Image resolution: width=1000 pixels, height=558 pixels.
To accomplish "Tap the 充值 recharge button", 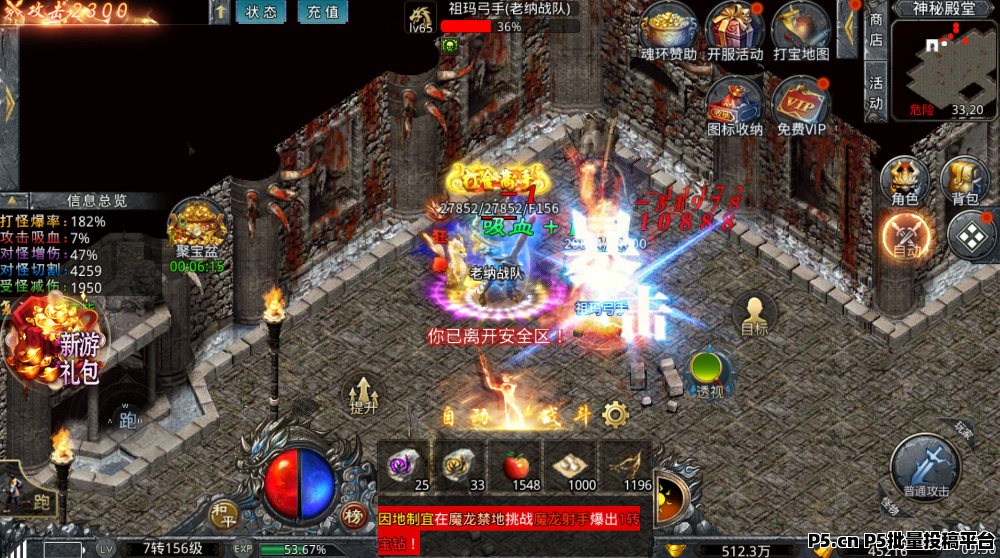I will point(322,12).
